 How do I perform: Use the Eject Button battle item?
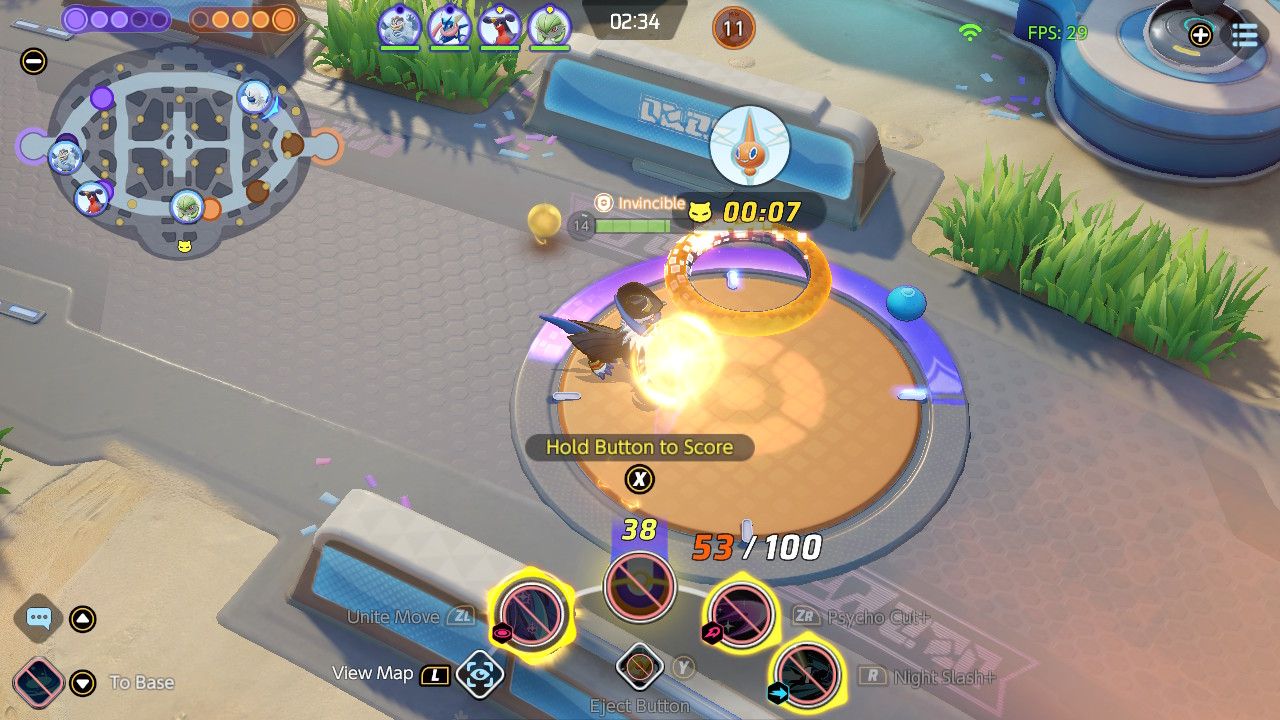(x=640, y=667)
